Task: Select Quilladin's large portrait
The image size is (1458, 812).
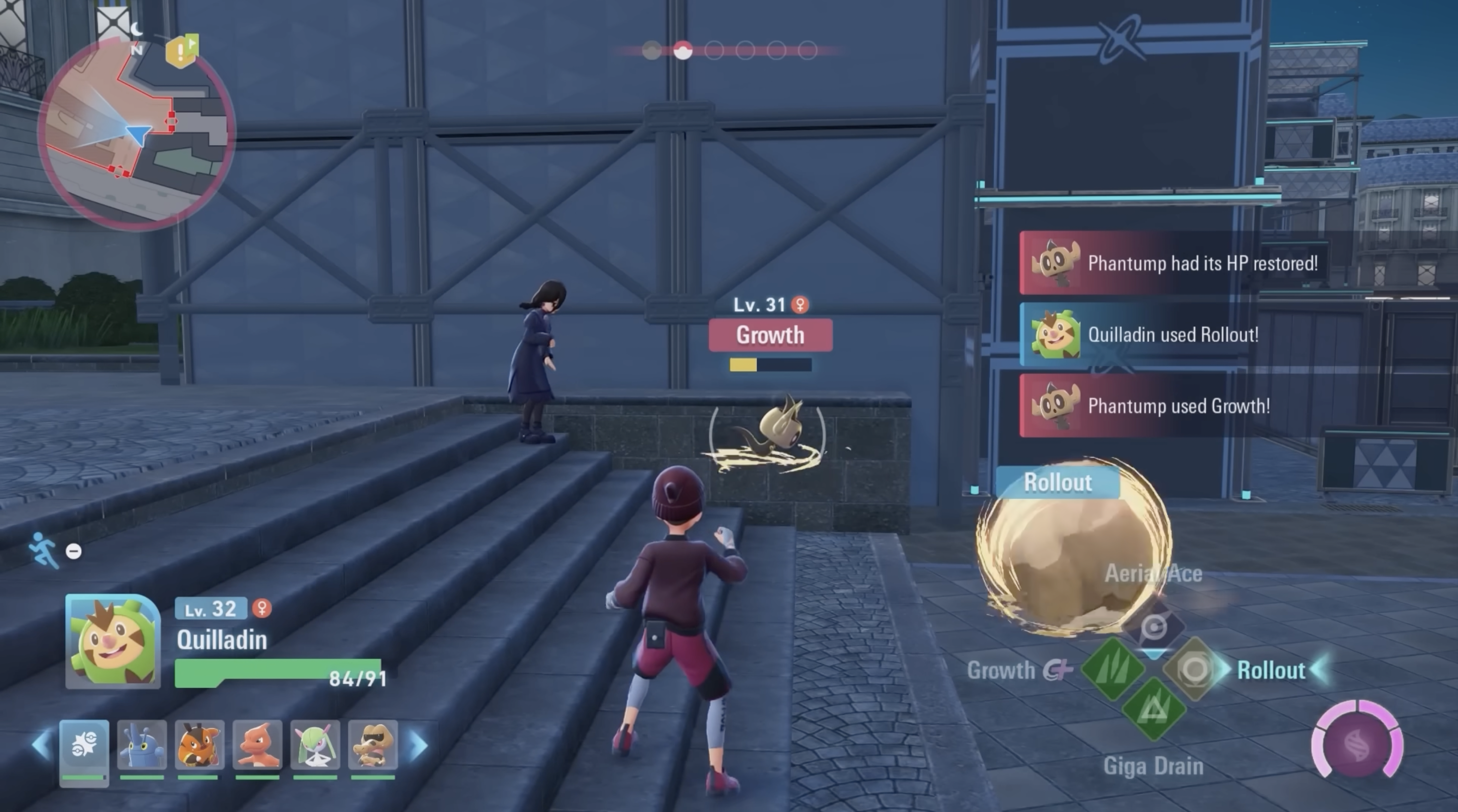Action: point(112,641)
